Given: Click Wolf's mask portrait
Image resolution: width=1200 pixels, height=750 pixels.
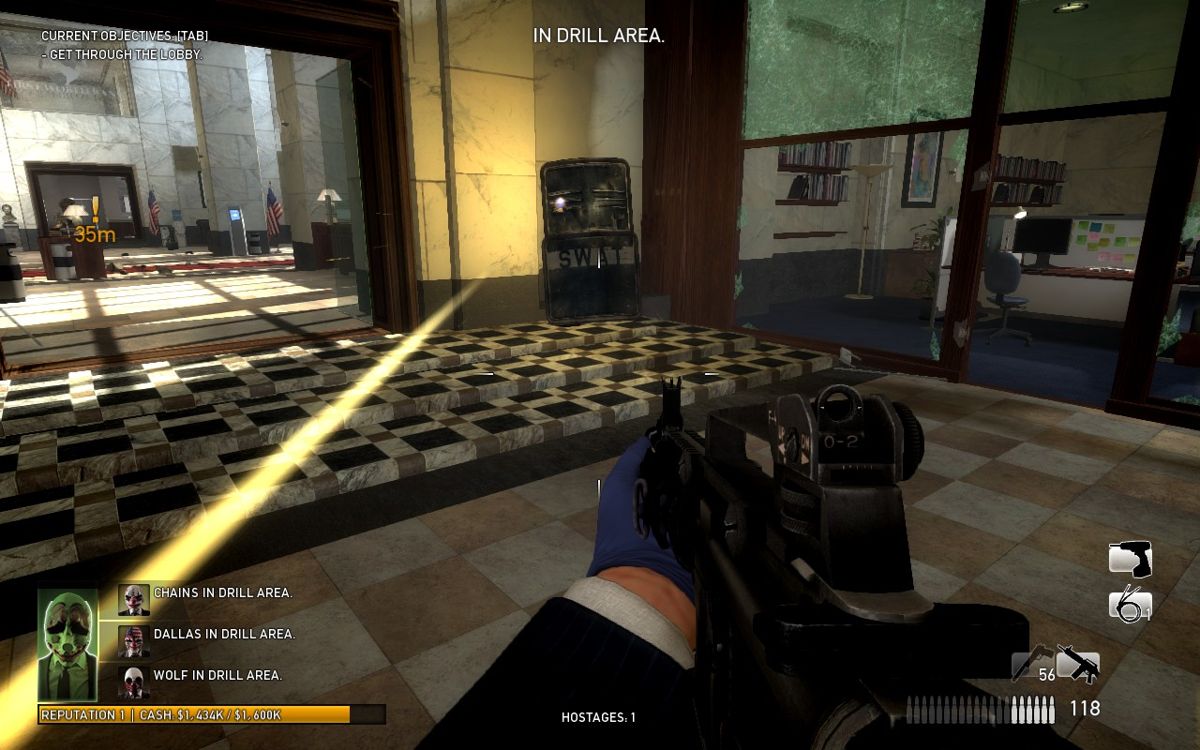Looking at the screenshot, I should [x=134, y=681].
